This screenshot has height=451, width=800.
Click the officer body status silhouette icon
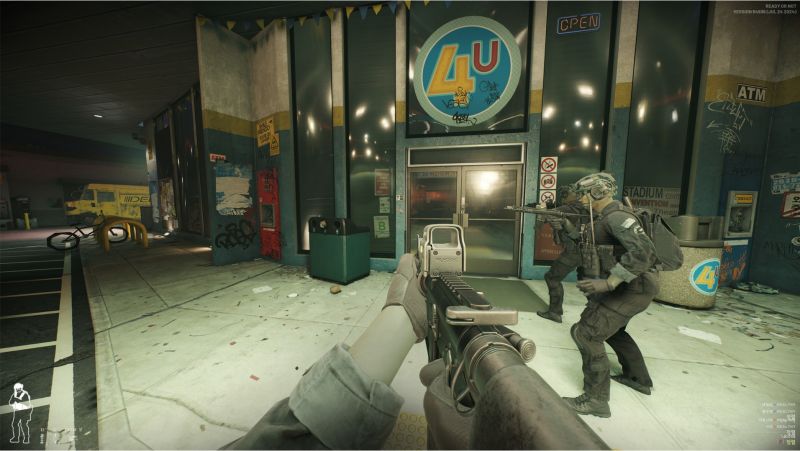[x=19, y=414]
